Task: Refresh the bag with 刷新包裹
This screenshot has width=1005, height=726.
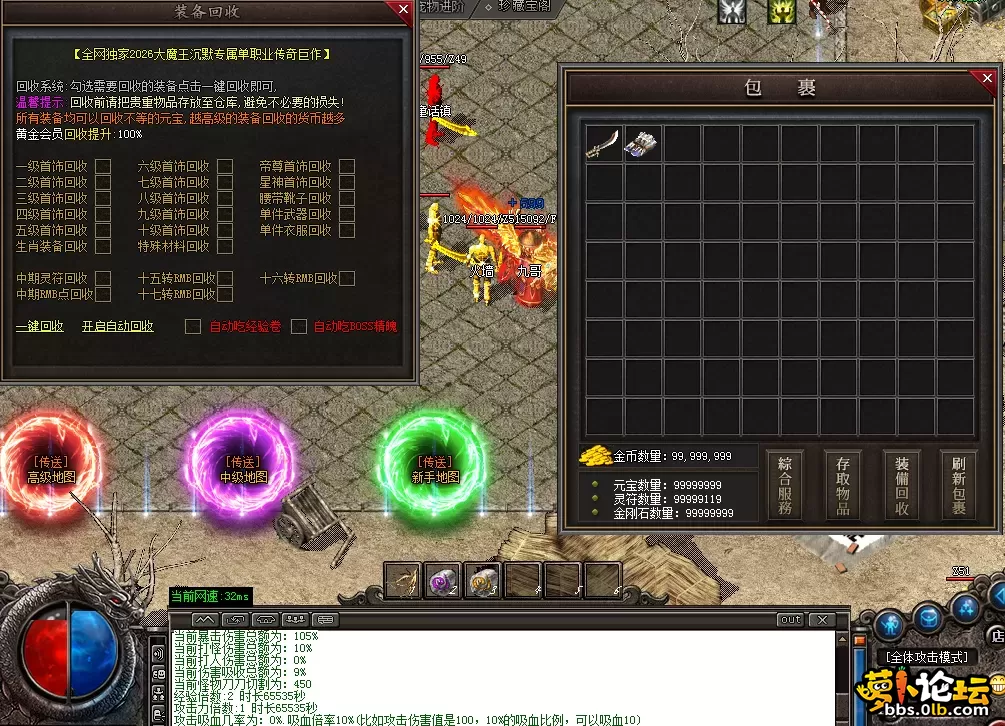Action: 959,486
